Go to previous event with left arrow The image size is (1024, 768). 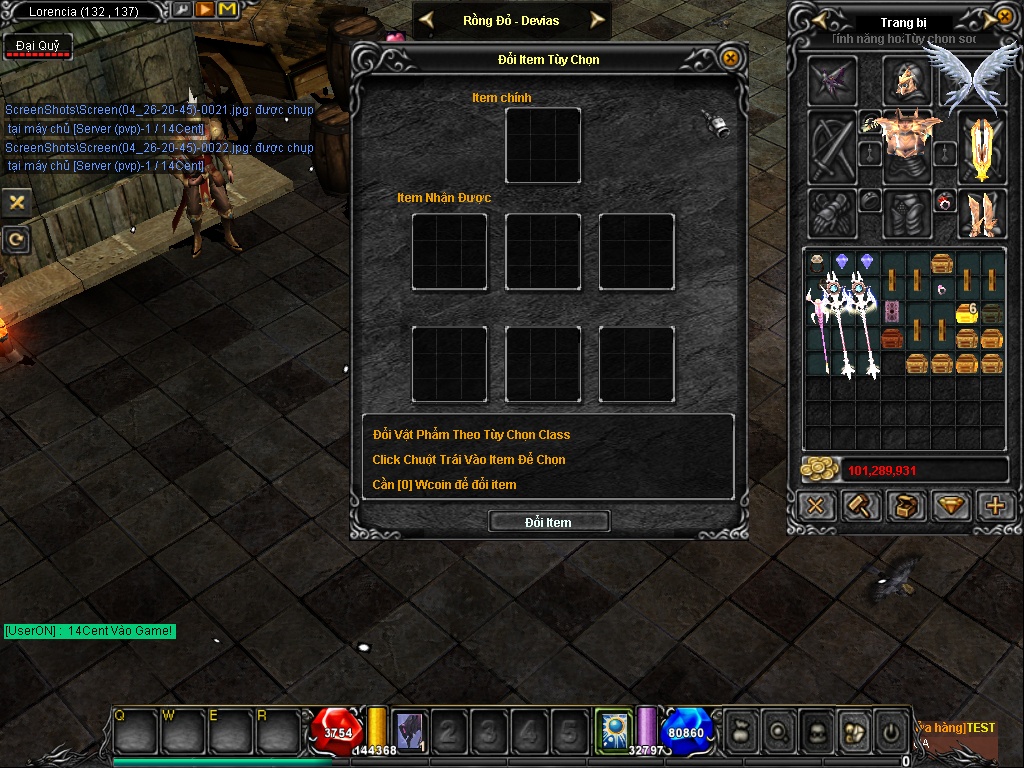(x=427, y=19)
